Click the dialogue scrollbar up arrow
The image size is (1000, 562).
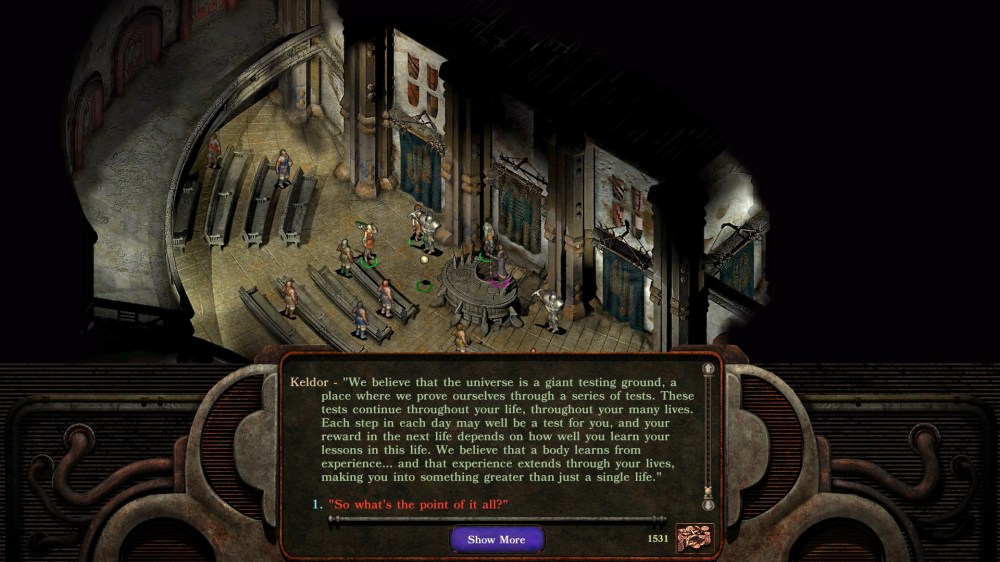pyautogui.click(x=709, y=369)
